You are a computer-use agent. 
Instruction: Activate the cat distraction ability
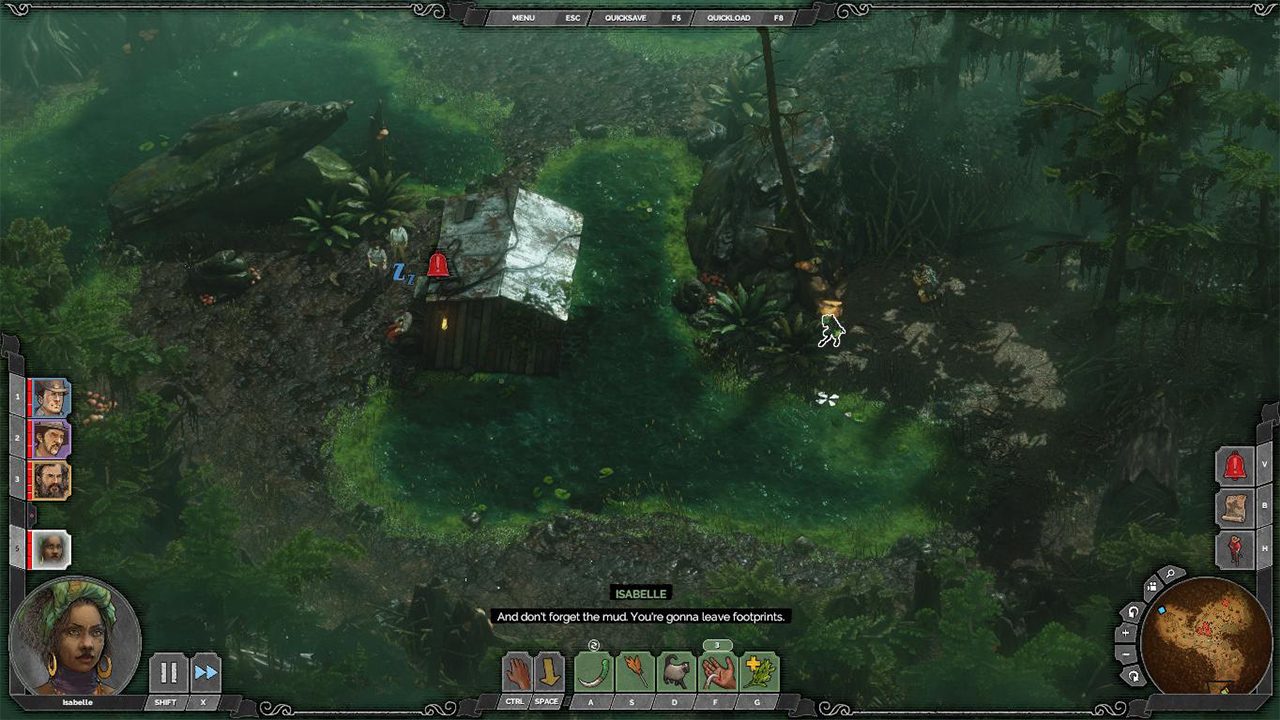point(676,672)
